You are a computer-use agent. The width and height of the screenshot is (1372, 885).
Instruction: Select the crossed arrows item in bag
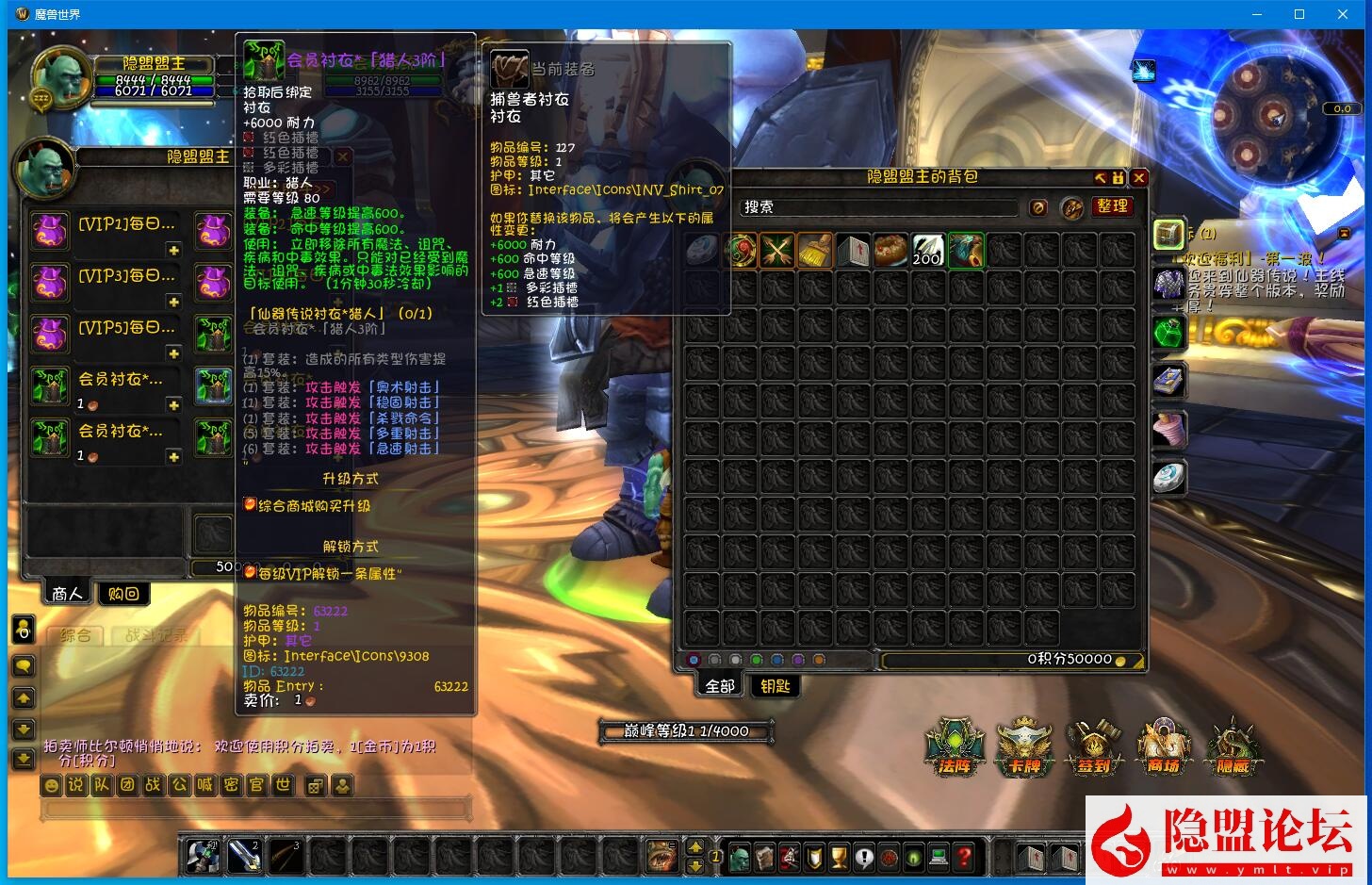(777, 251)
